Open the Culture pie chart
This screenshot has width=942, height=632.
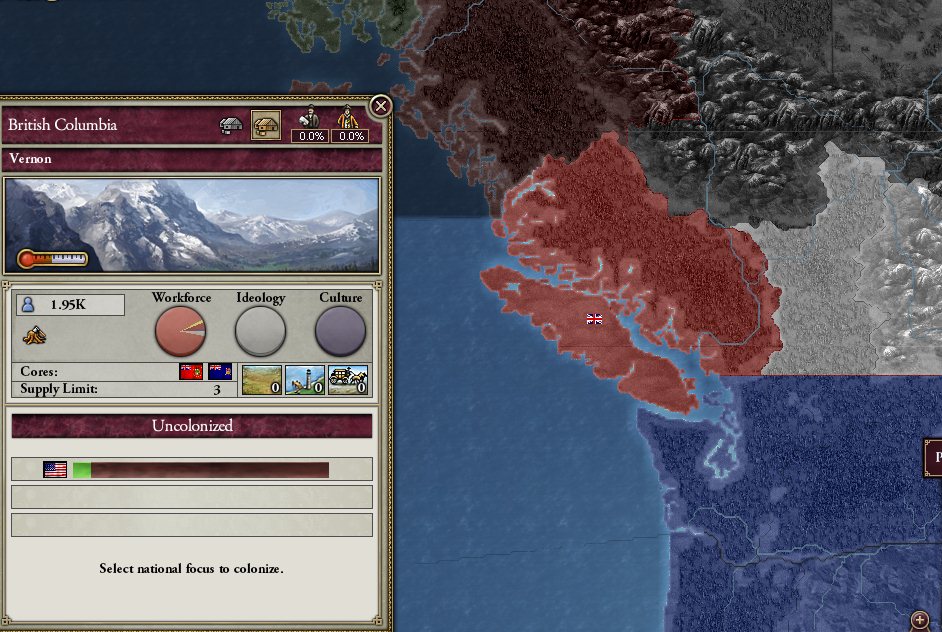pyautogui.click(x=340, y=331)
